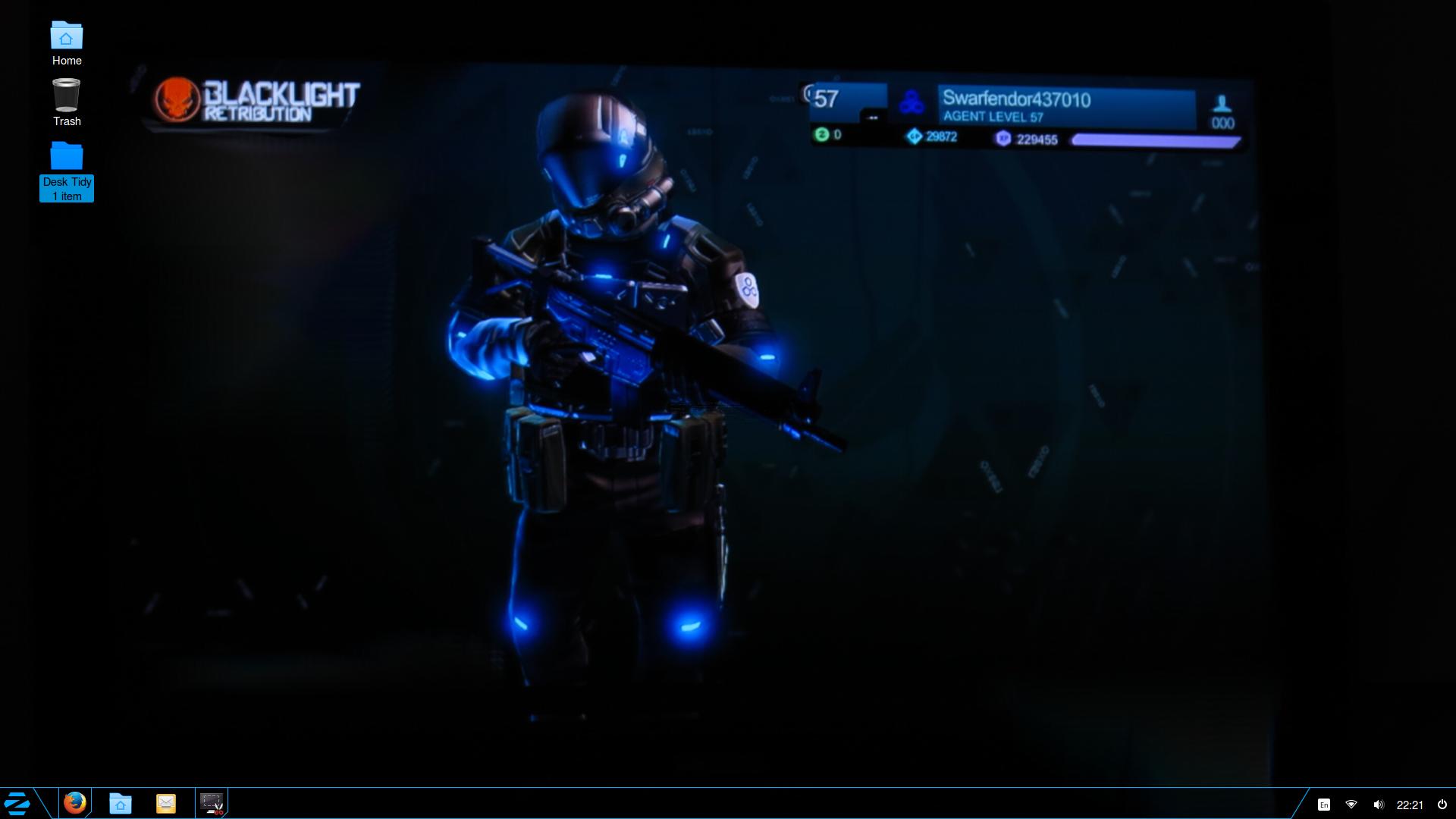
Task: Launch Firefox from the taskbar
Action: pos(74,802)
